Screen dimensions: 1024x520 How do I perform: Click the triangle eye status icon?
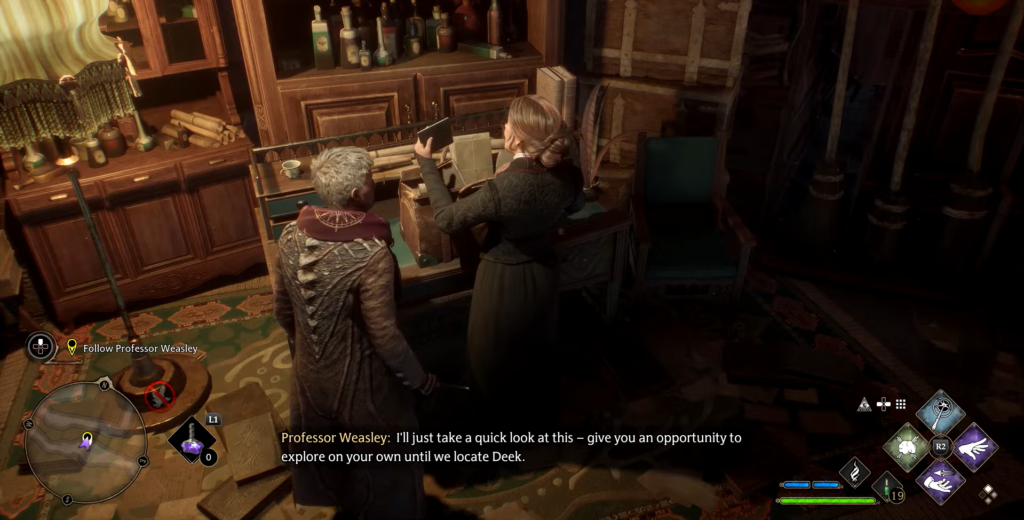click(x=863, y=404)
